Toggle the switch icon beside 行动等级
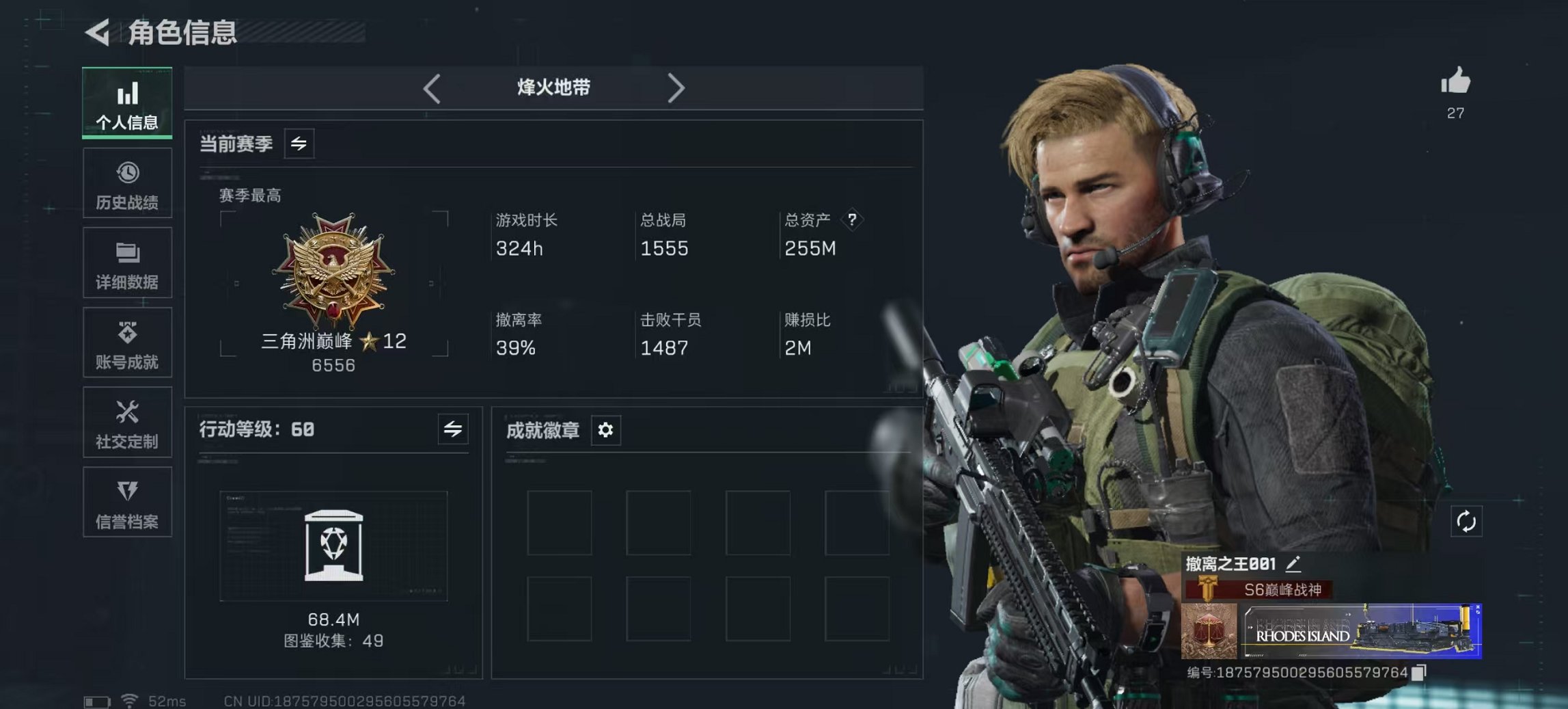1568x709 pixels. pyautogui.click(x=452, y=430)
